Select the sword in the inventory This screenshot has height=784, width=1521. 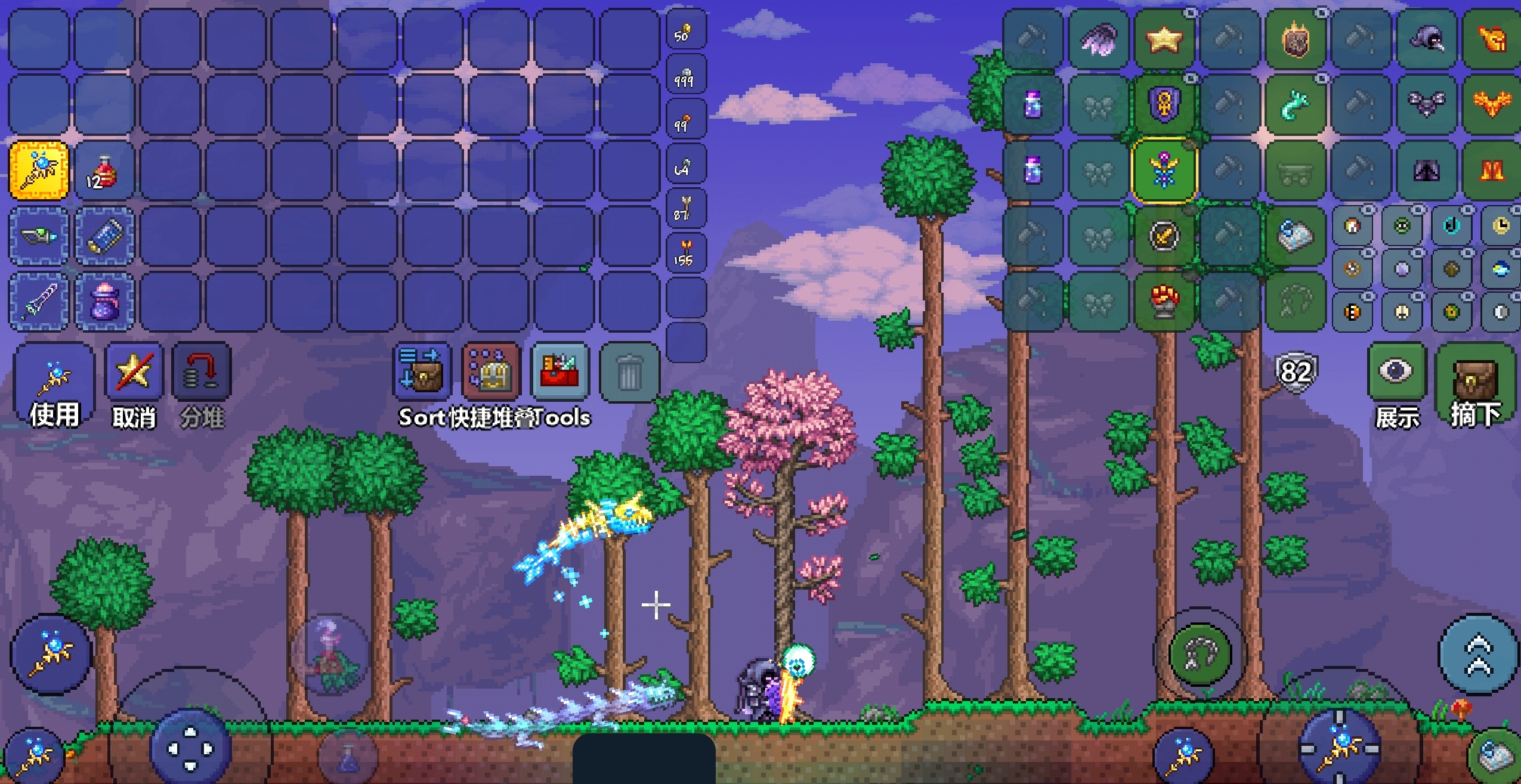(x=39, y=302)
